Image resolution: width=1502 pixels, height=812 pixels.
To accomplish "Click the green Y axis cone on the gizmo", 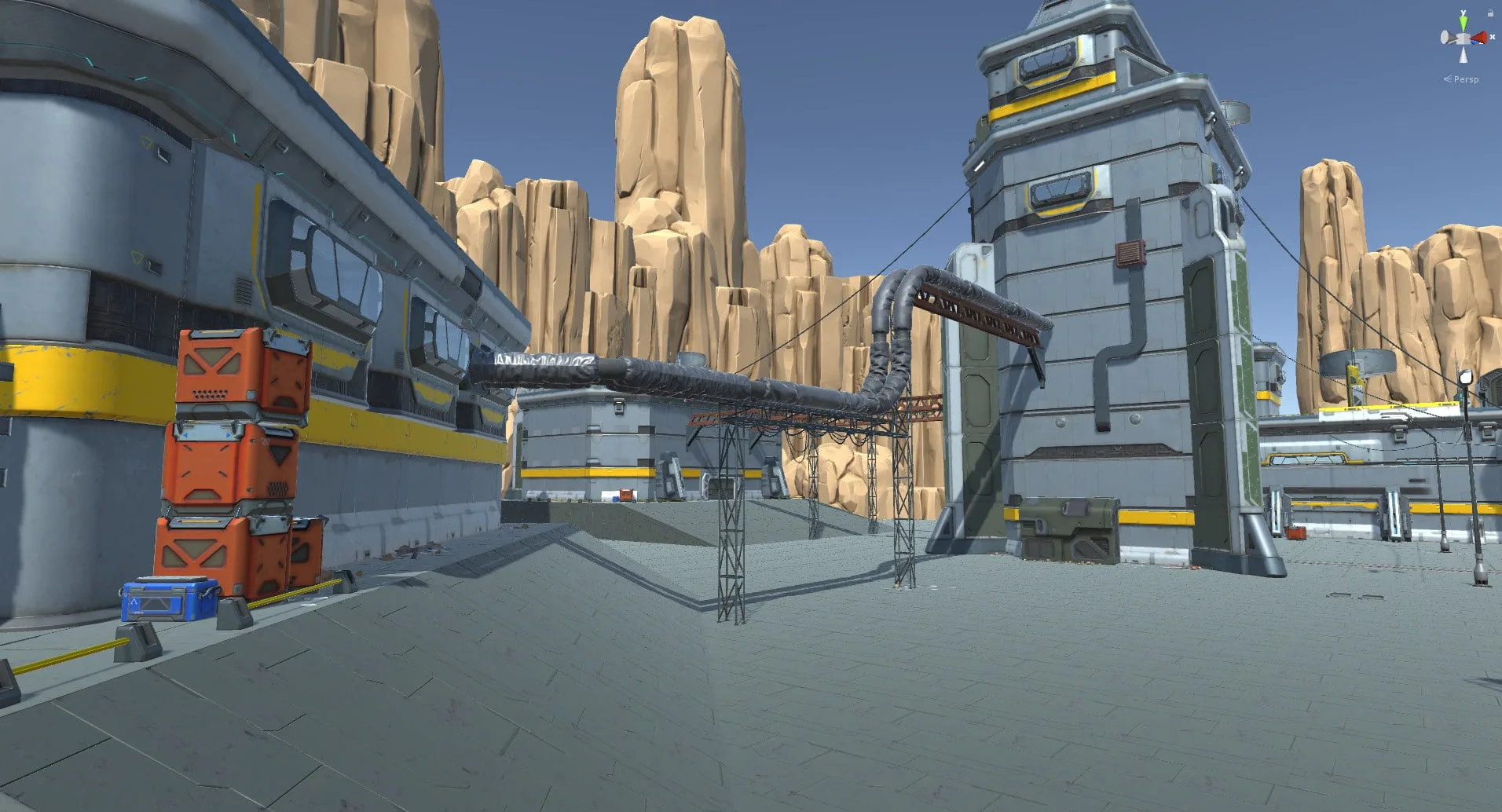I will point(1464,23).
